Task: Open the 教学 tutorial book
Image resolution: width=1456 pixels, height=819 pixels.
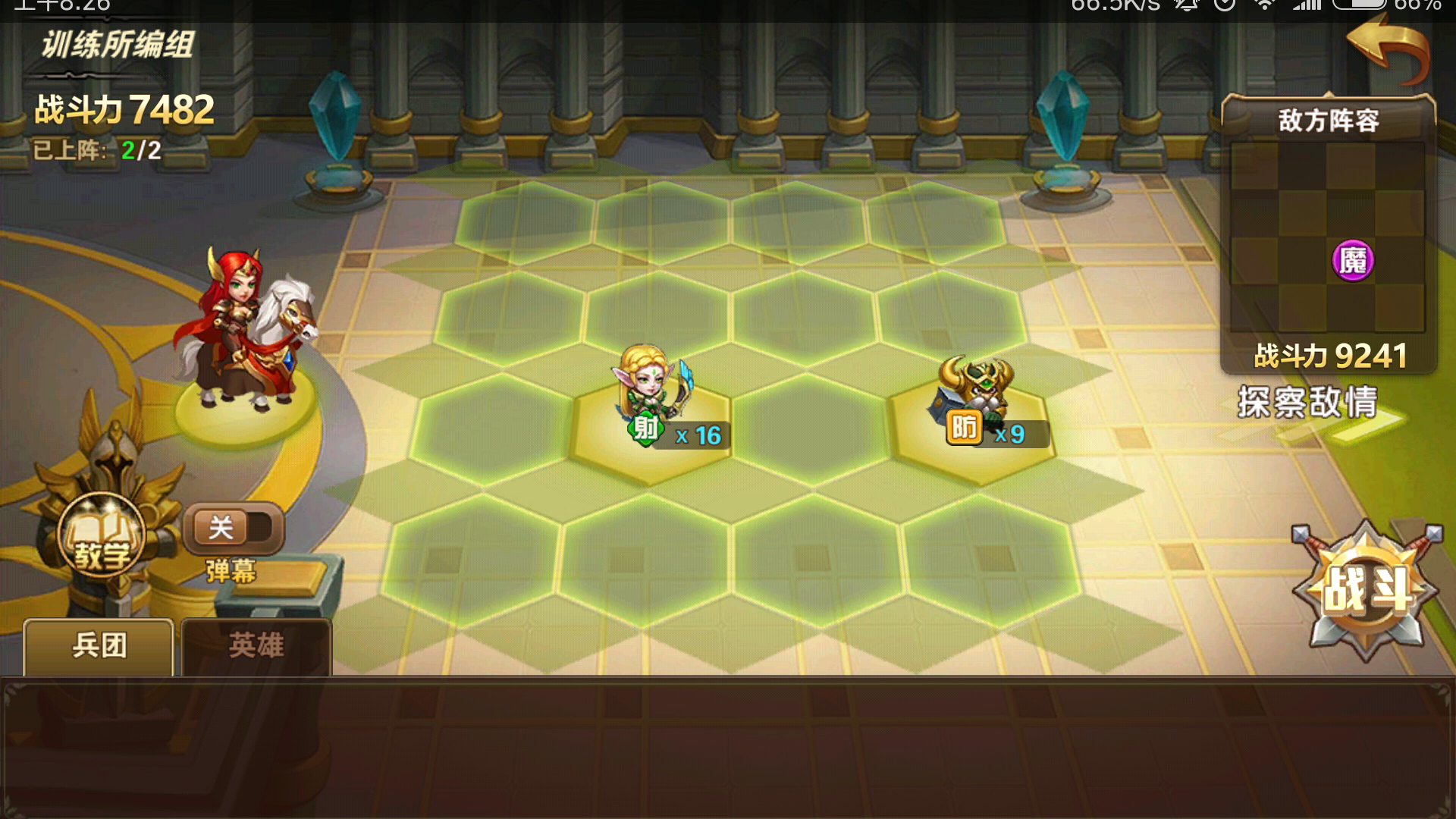Action: [x=102, y=537]
